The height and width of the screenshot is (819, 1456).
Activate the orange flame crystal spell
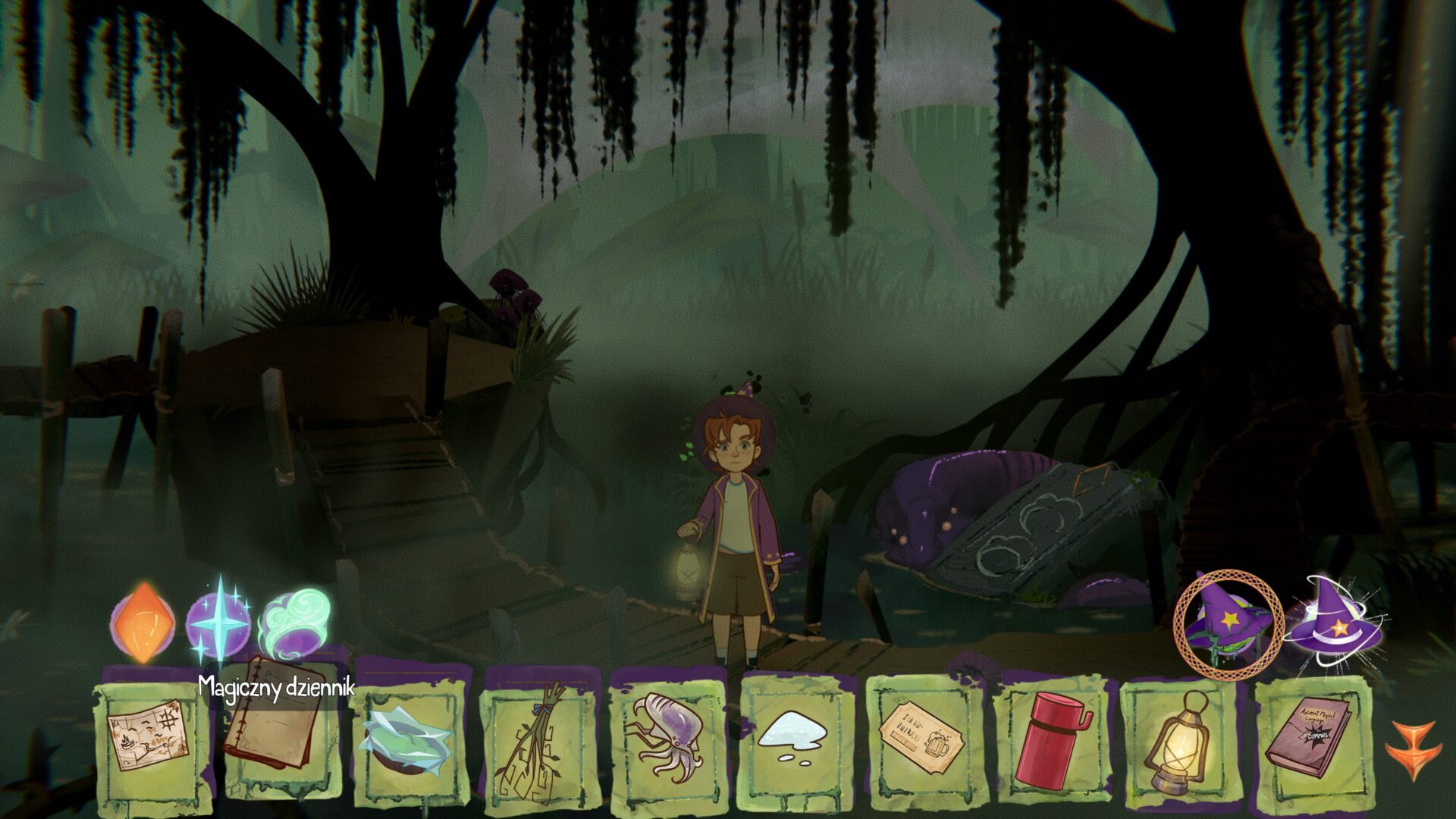(143, 623)
